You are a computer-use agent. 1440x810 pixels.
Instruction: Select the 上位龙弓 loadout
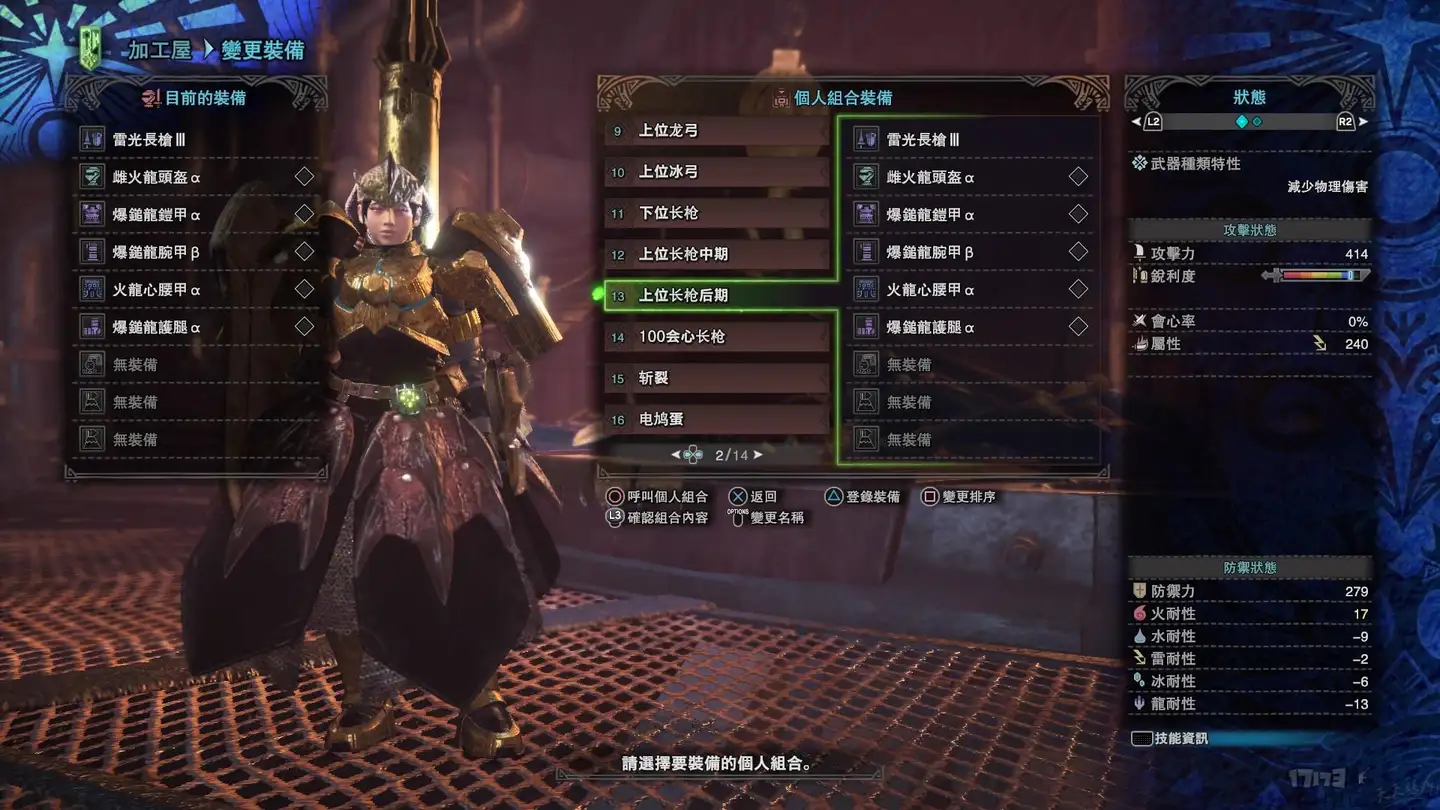coord(716,131)
